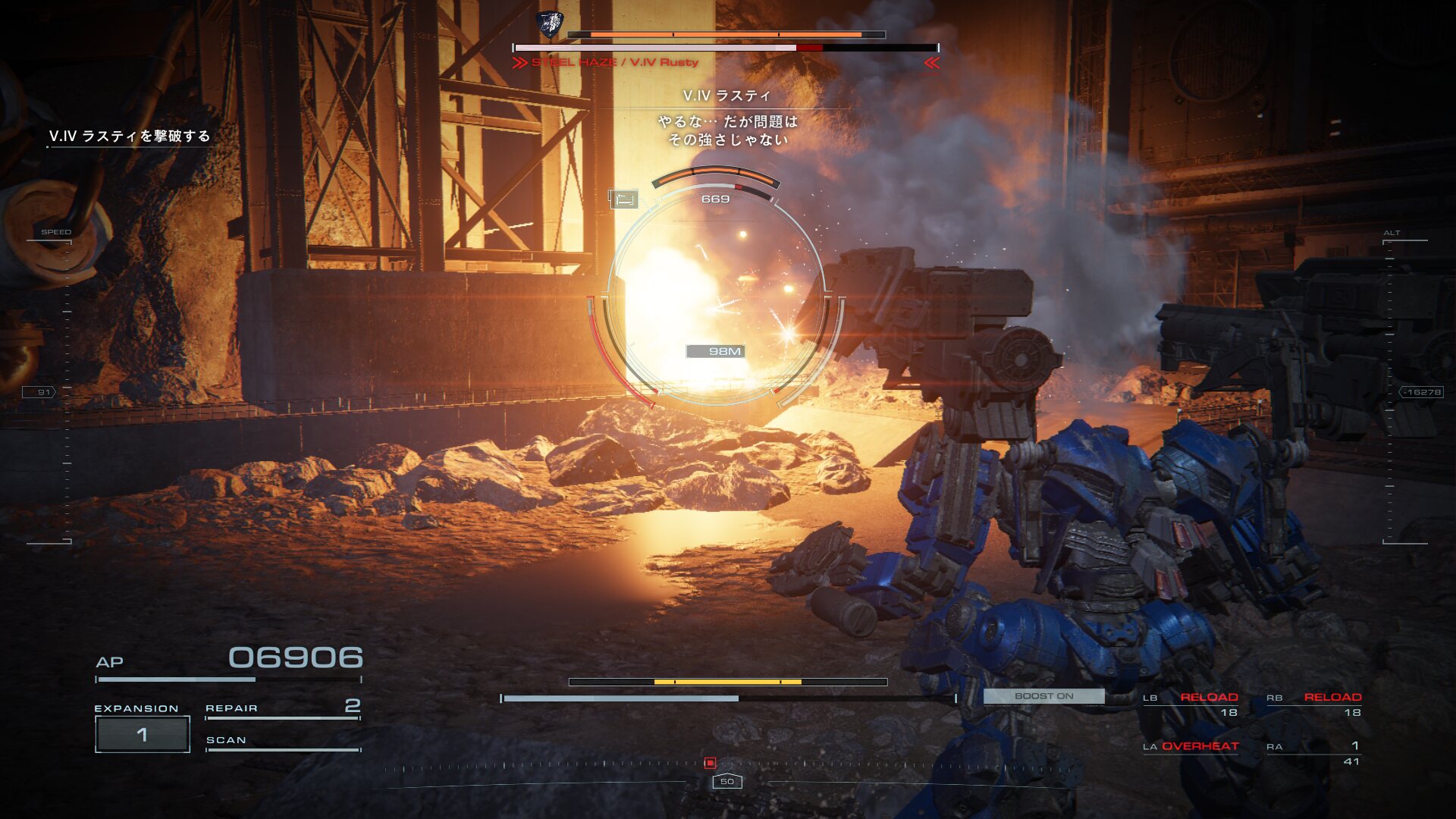
Task: Trigger the Scan gauge
Action: click(x=282, y=741)
